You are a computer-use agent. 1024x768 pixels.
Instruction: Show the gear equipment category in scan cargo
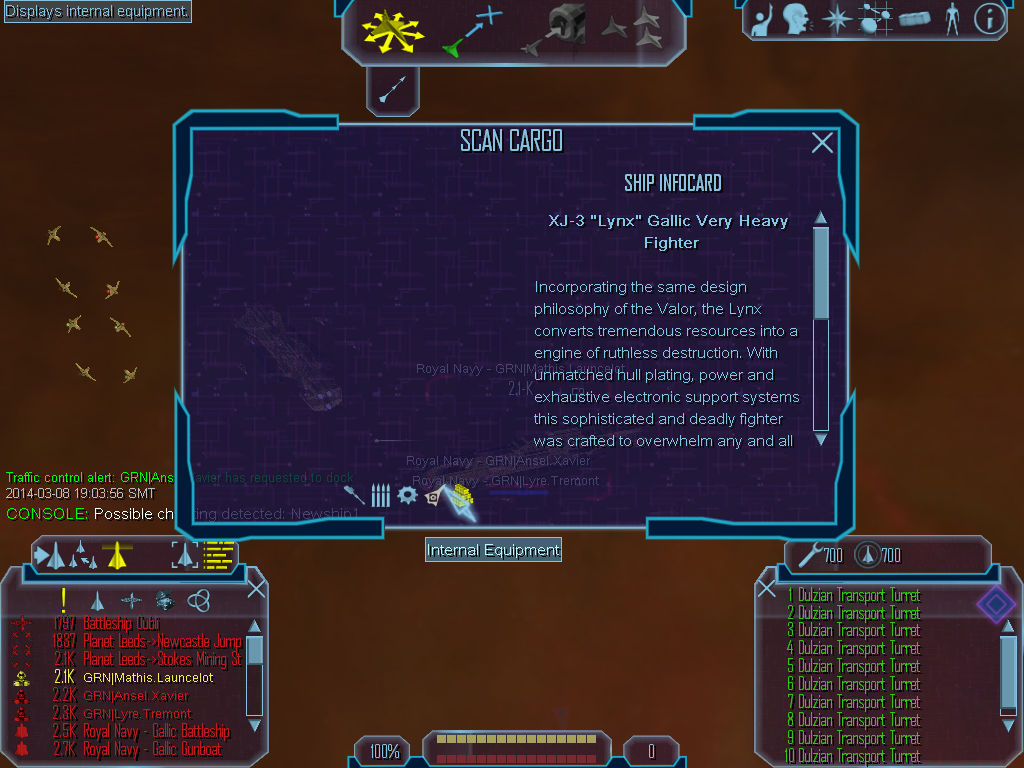pyautogui.click(x=407, y=495)
